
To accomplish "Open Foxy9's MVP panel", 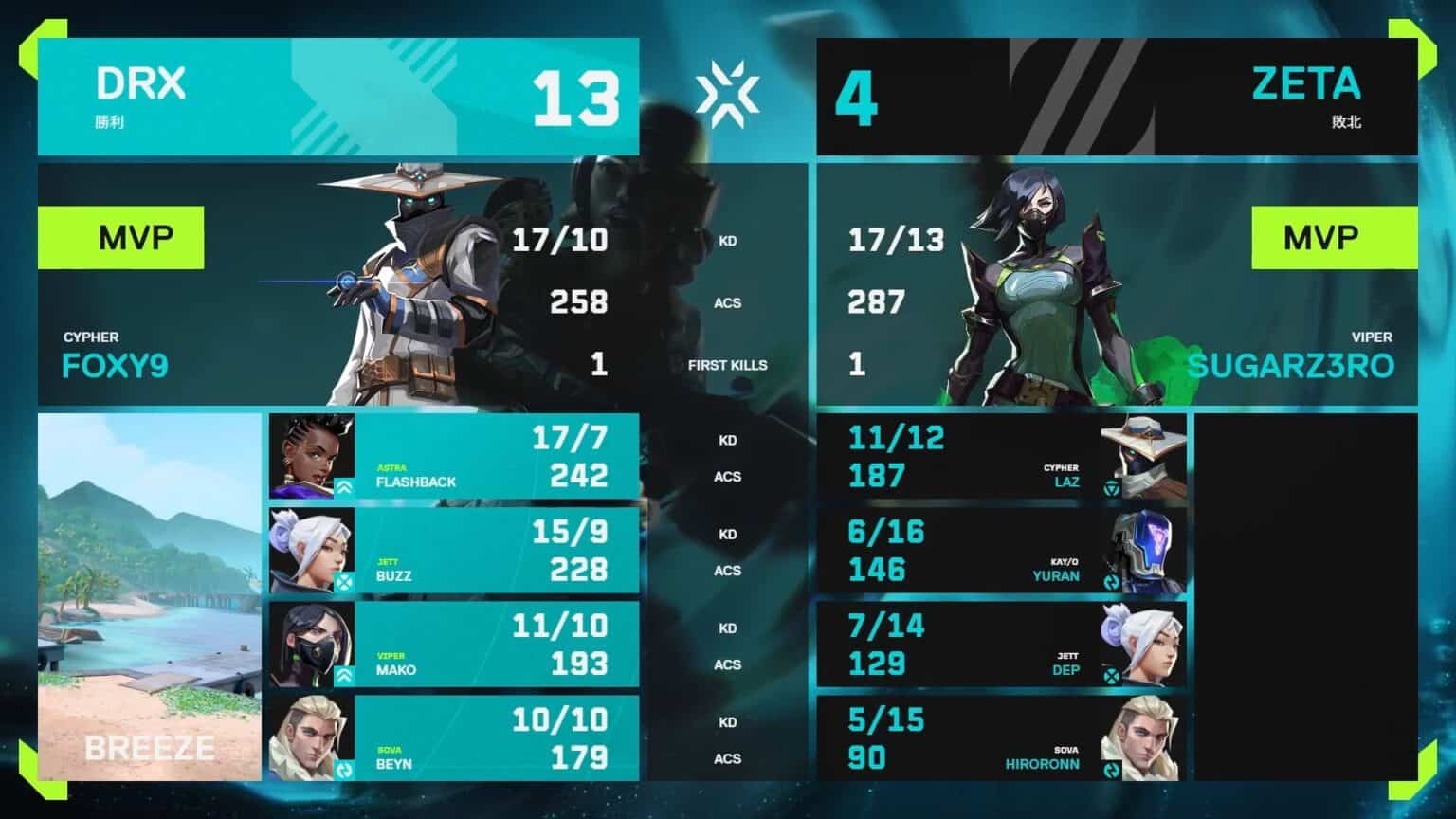I will (x=337, y=284).
